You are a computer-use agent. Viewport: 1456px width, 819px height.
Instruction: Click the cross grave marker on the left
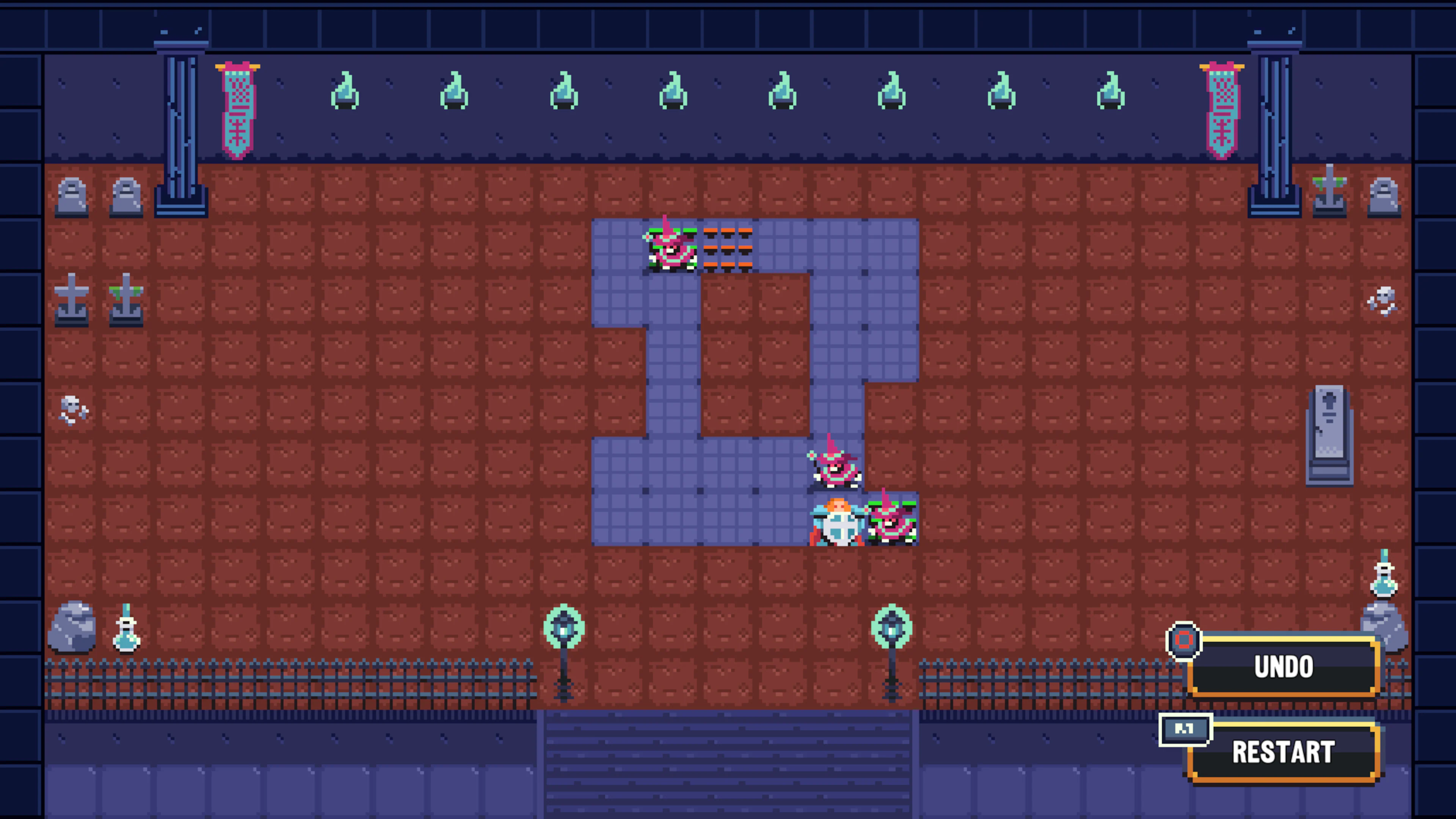72,300
